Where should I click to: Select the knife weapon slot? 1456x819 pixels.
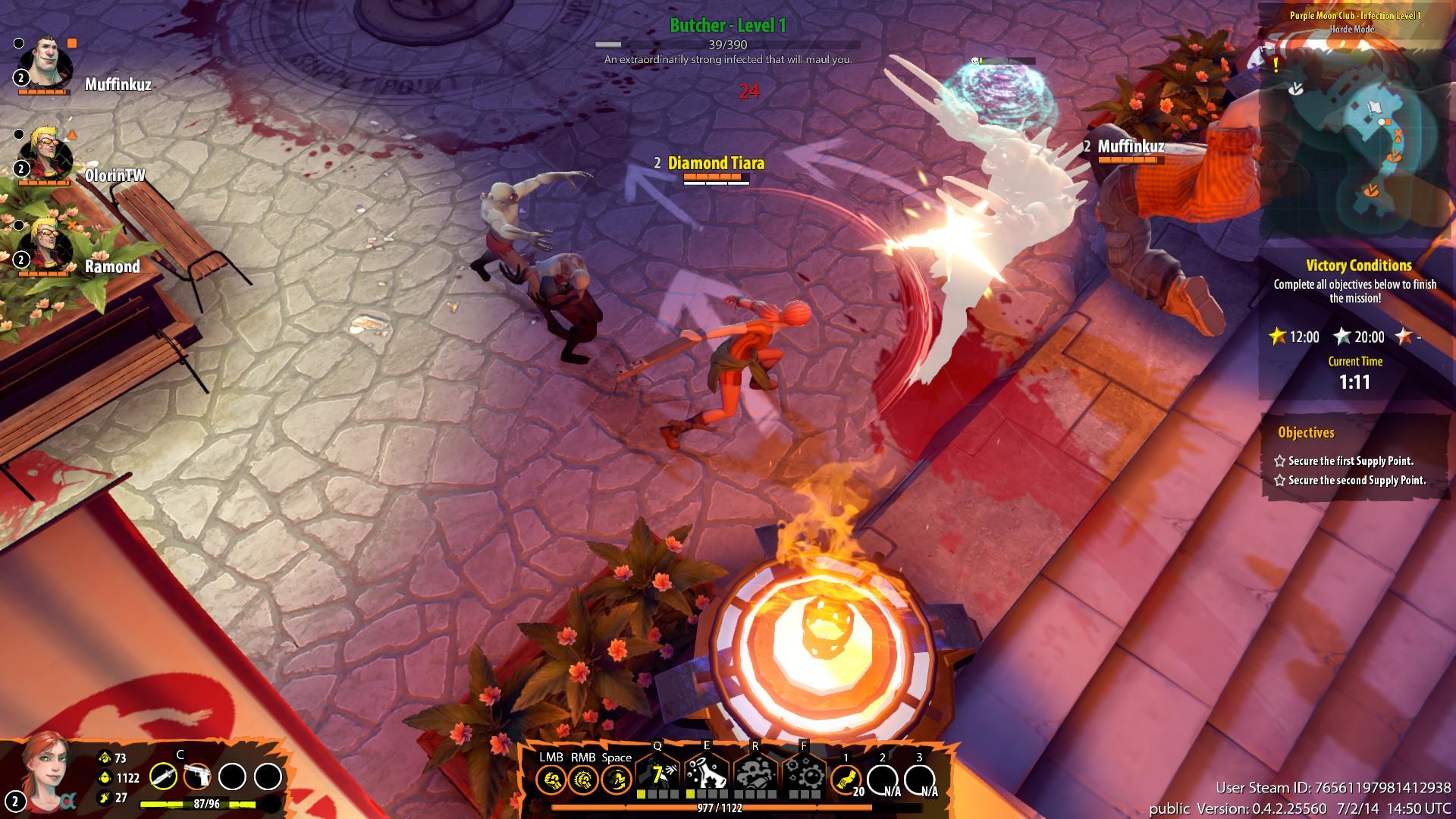(x=163, y=777)
